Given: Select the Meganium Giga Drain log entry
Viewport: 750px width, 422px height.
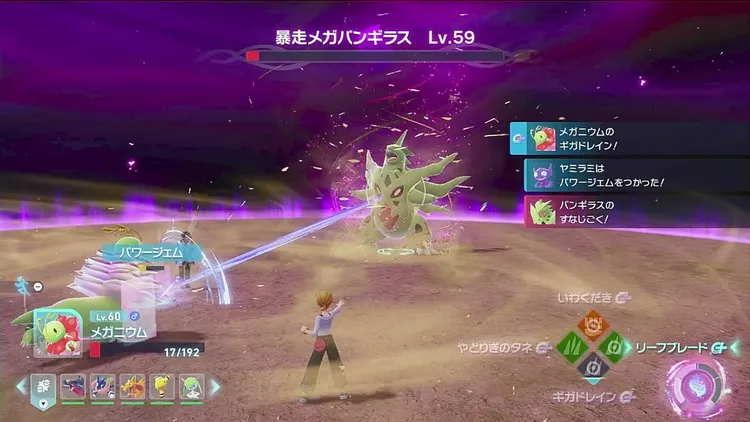Looking at the screenshot, I should 629,138.
